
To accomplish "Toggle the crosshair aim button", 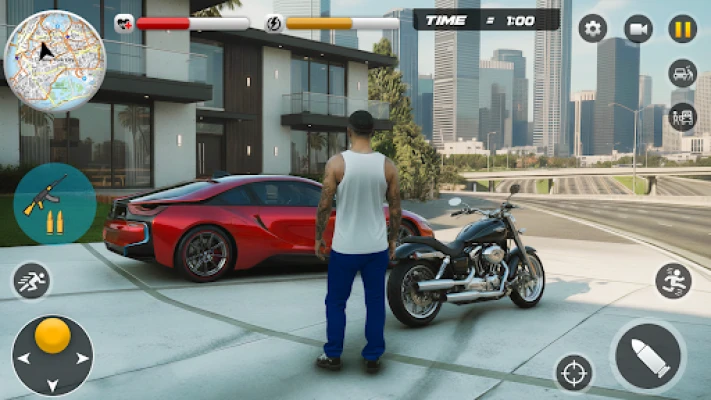I will pos(574,373).
